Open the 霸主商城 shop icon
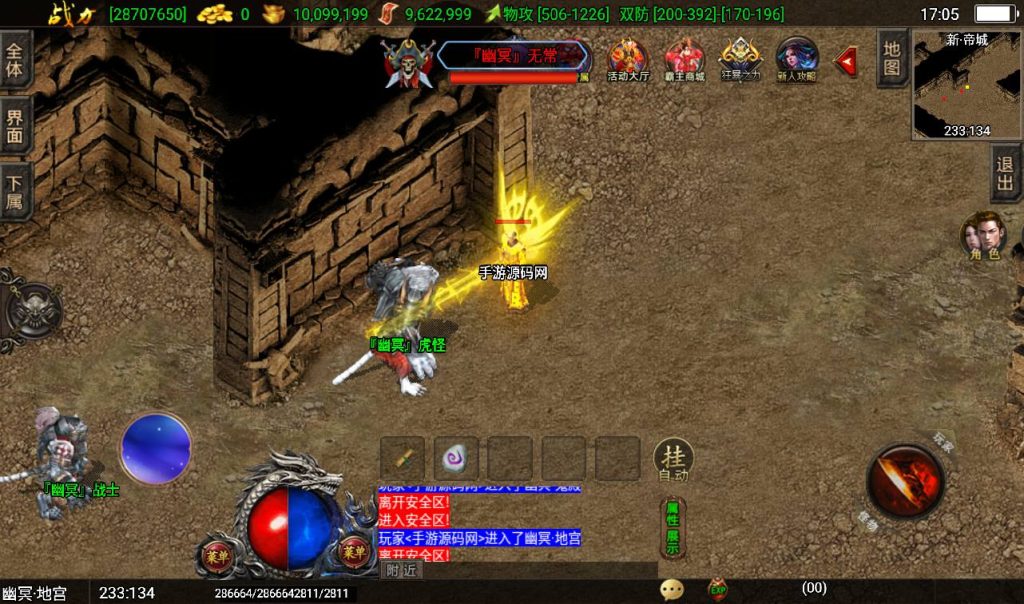This screenshot has width=1024, height=604. click(x=685, y=59)
